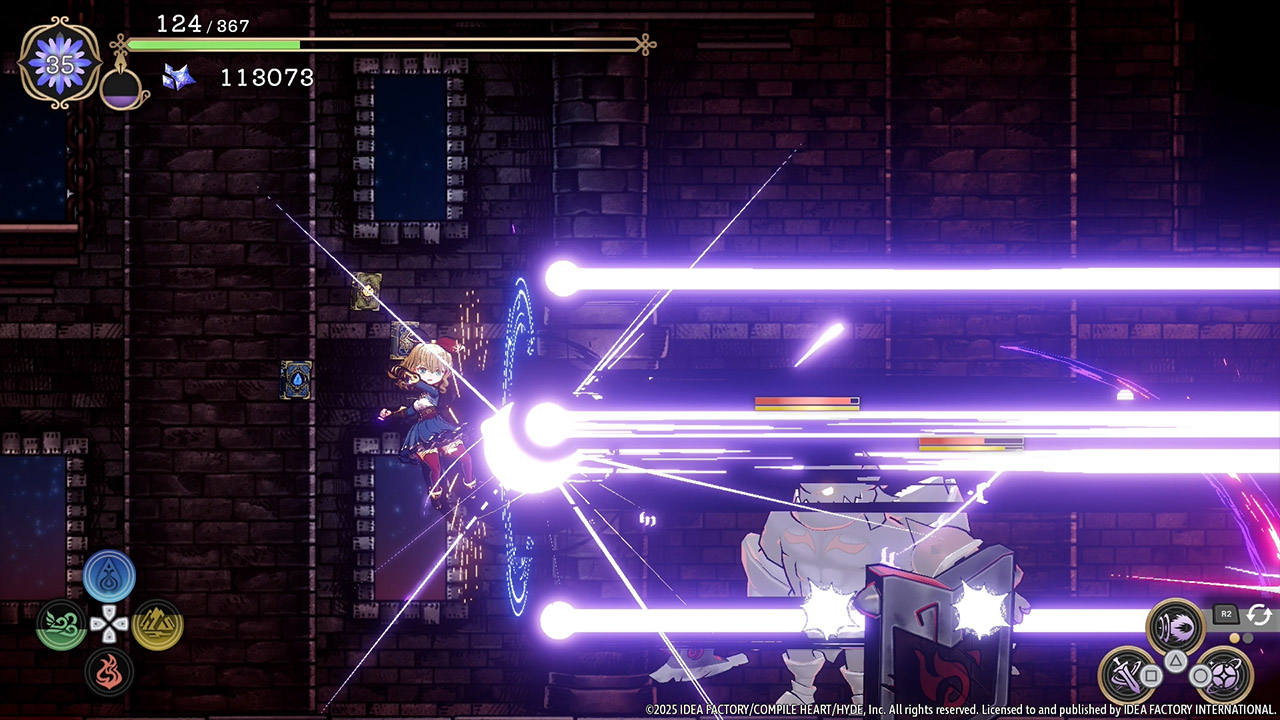This screenshot has width=1280, height=720.
Task: Cast the starry orb skill
Action: [x=1221, y=674]
